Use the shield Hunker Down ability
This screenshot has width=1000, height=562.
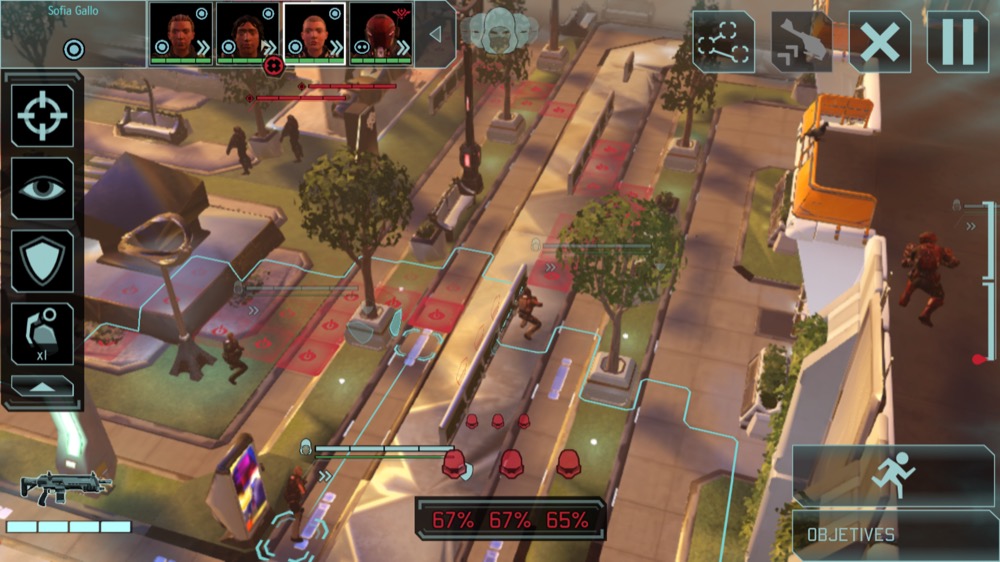42,260
